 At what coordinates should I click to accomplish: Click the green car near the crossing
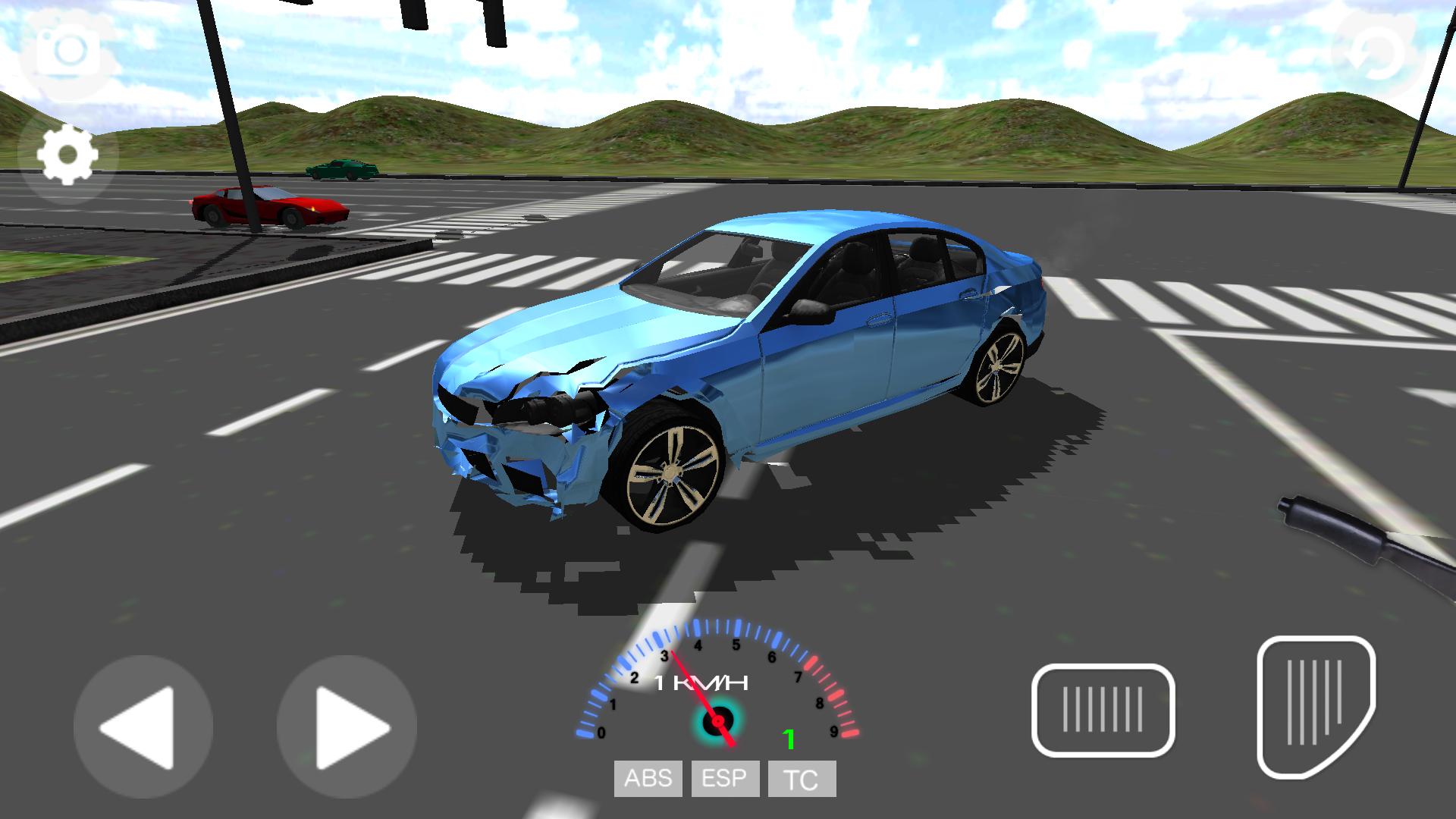pos(341,168)
